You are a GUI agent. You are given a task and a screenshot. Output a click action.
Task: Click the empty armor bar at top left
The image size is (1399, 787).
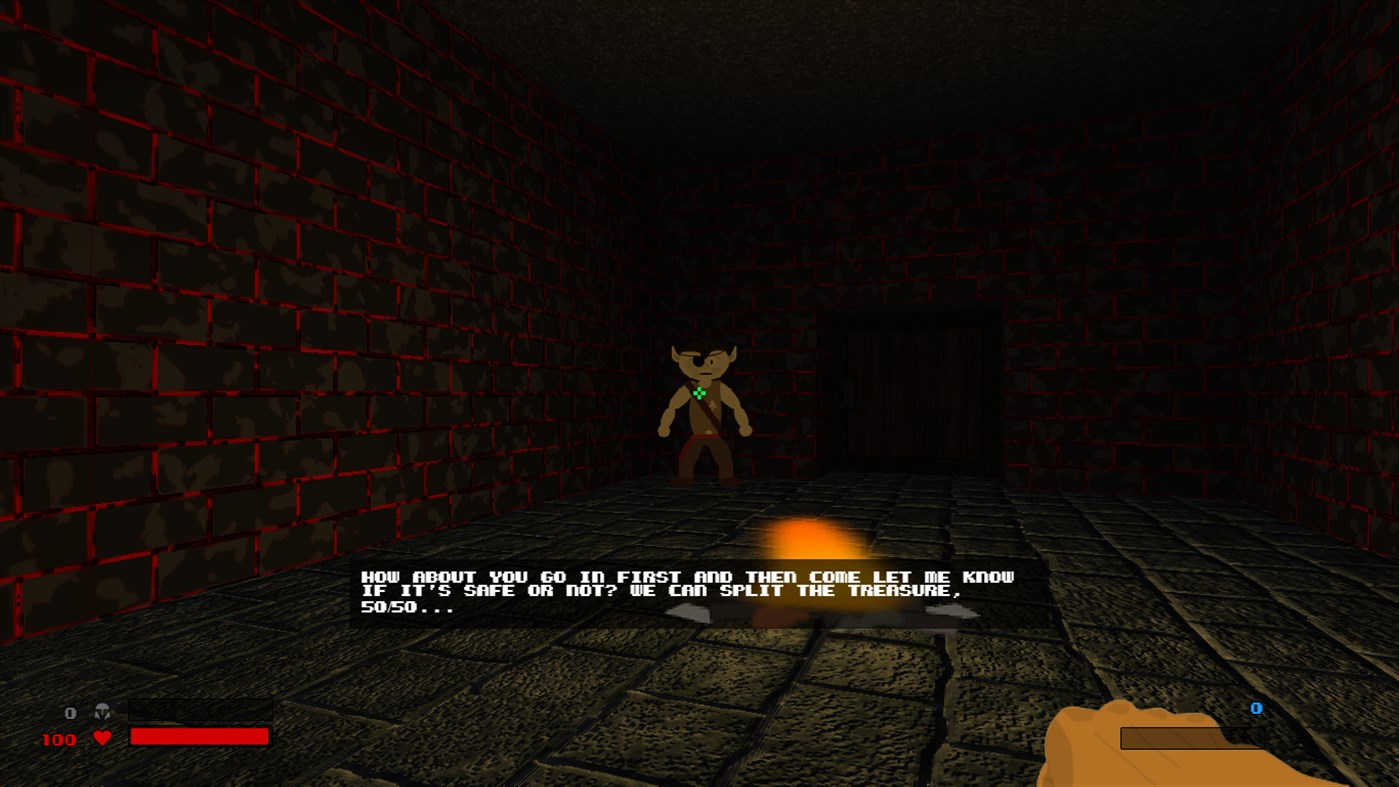[199, 710]
